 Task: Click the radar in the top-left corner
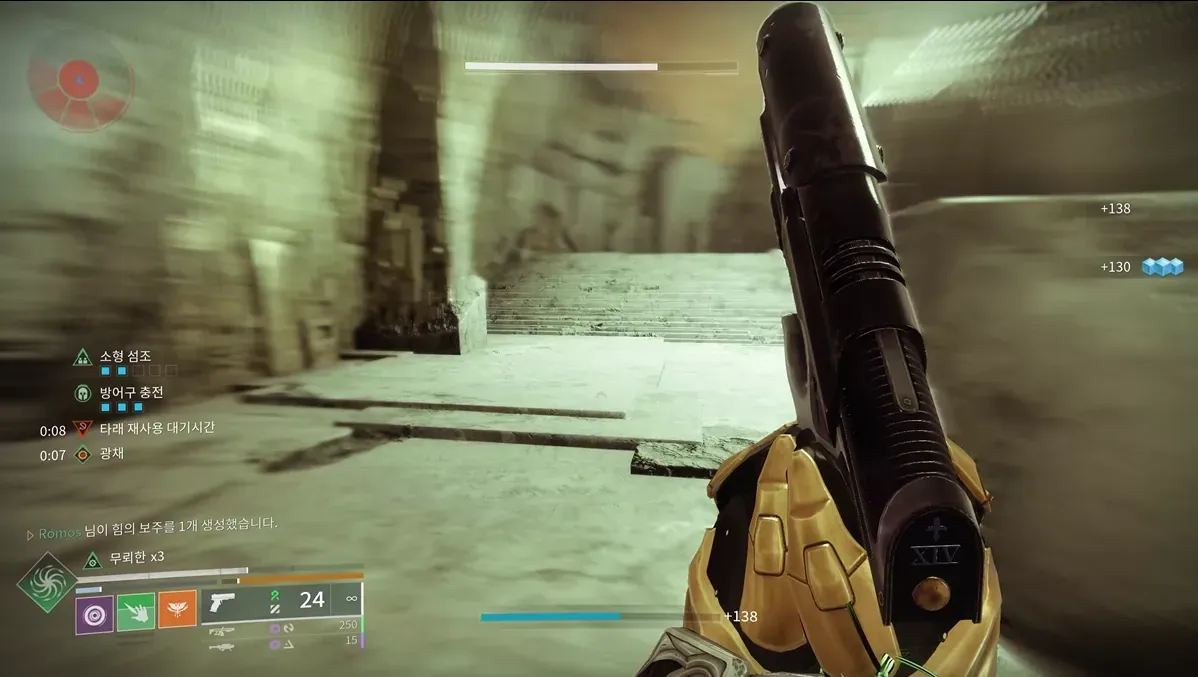80,78
